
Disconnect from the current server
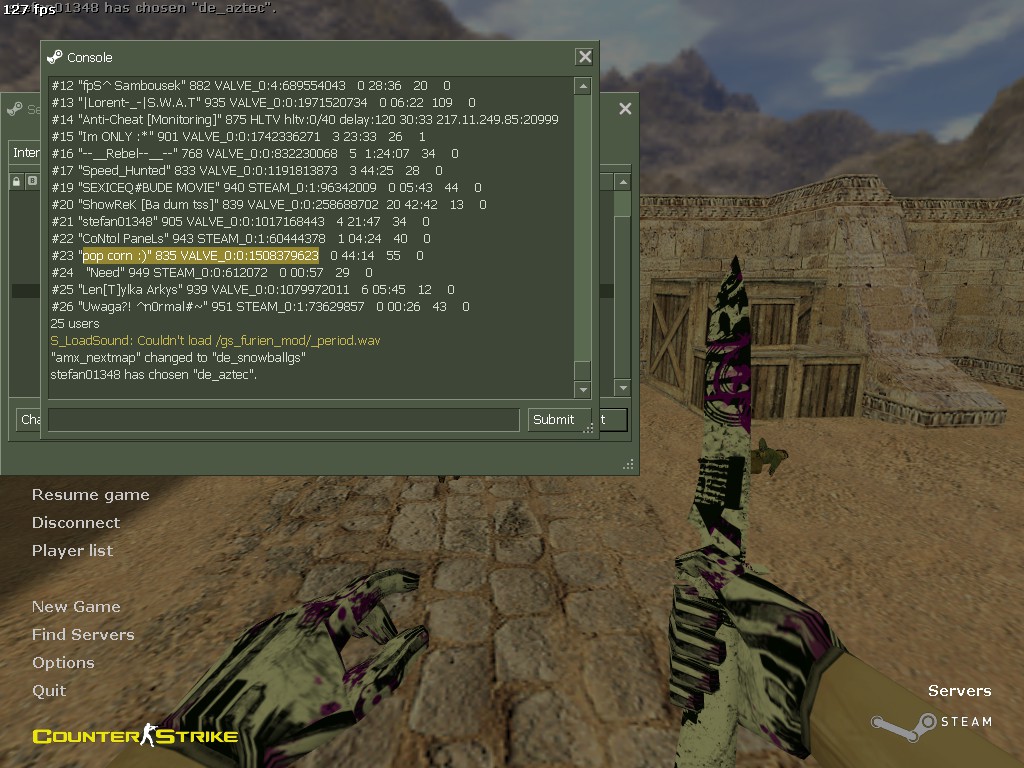click(x=75, y=523)
